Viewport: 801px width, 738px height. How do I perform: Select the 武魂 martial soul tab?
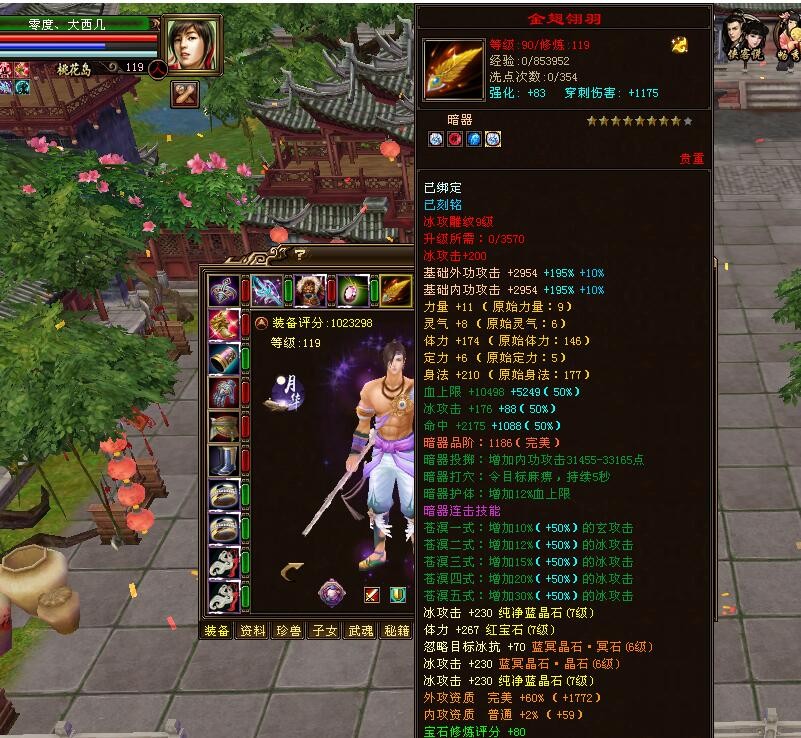coord(360,630)
